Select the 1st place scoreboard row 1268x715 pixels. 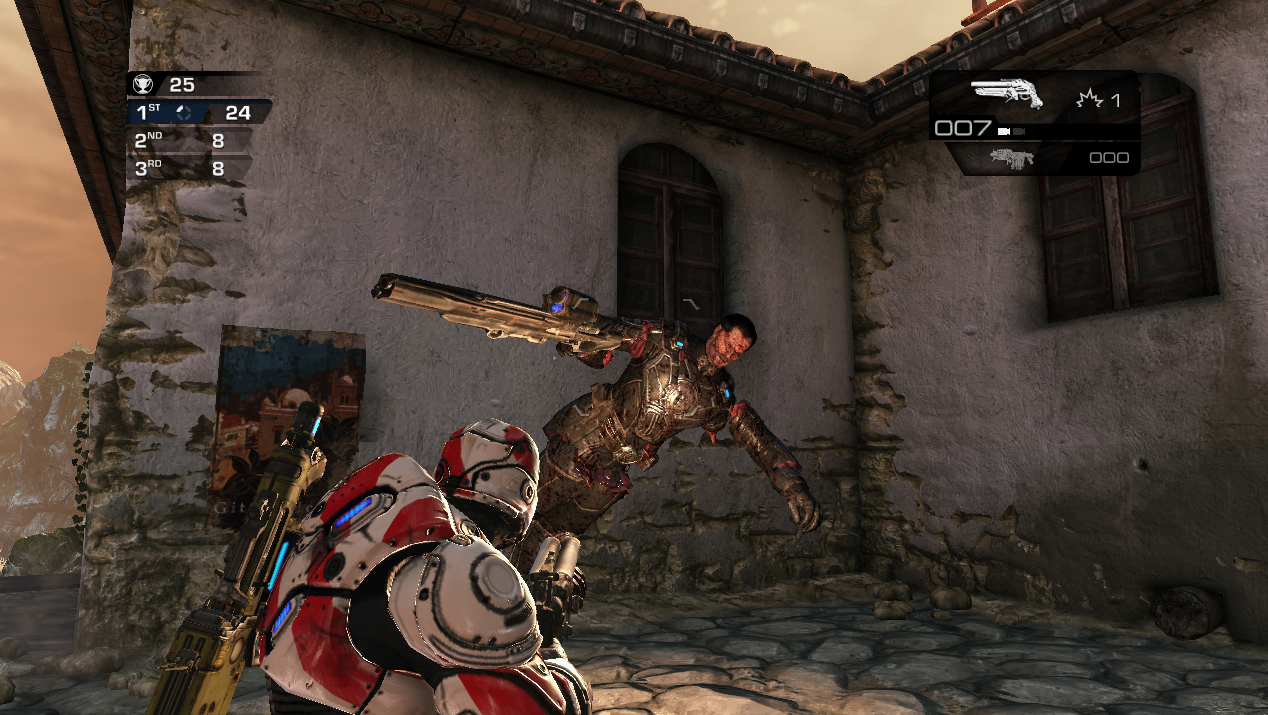coord(200,113)
